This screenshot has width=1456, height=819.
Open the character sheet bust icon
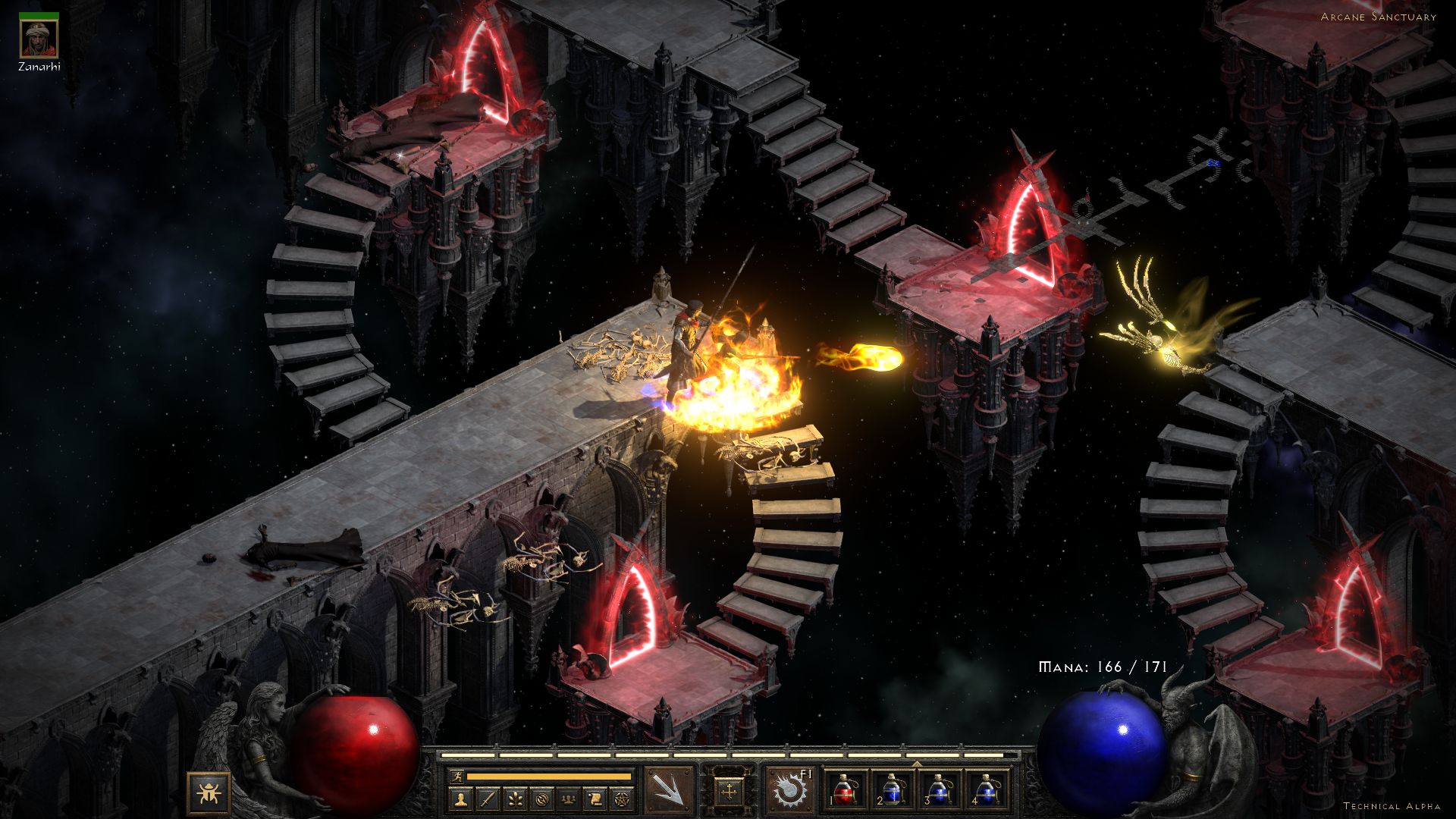coord(462,799)
